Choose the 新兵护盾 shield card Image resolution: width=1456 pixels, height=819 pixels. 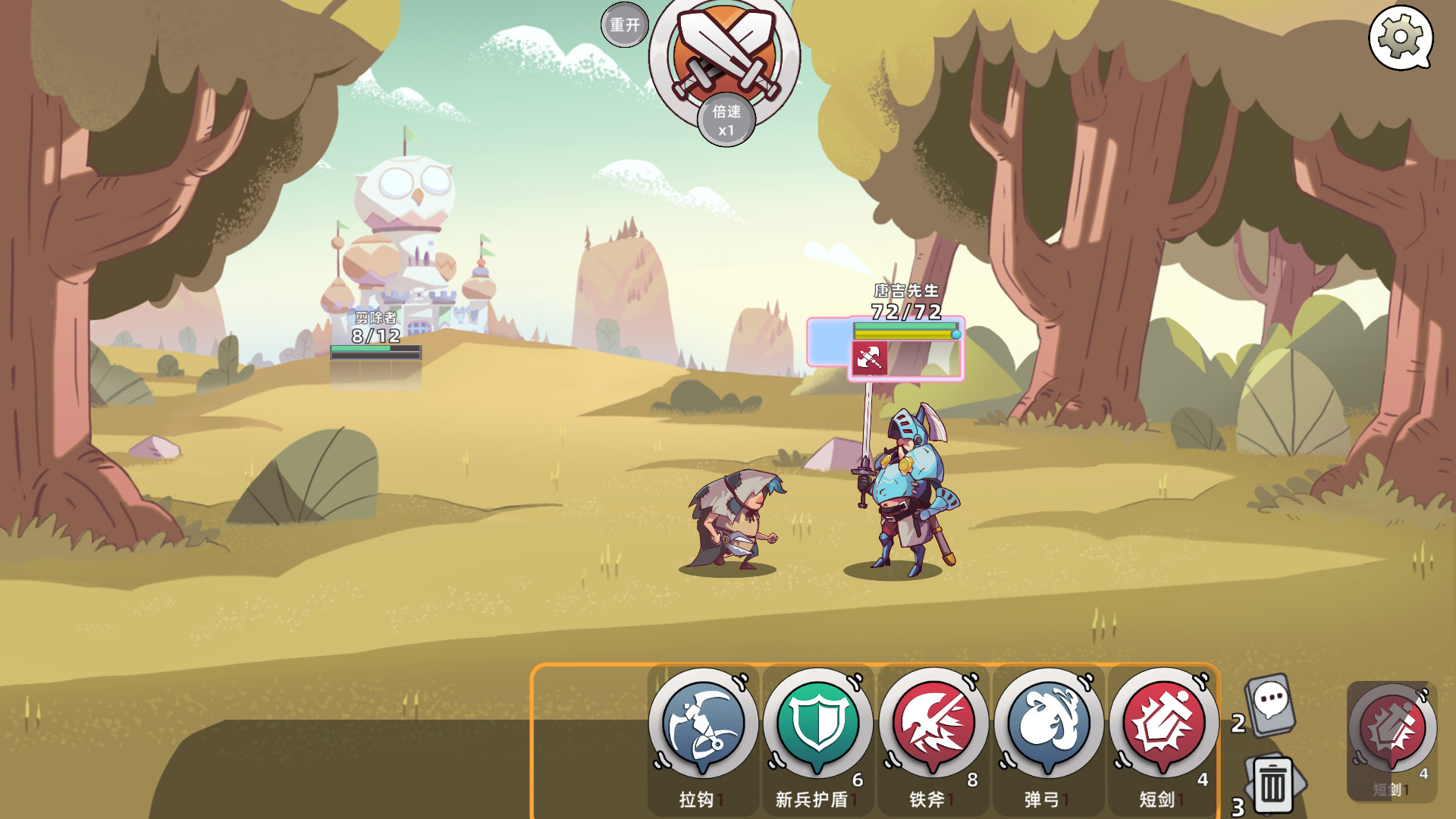tap(818, 724)
